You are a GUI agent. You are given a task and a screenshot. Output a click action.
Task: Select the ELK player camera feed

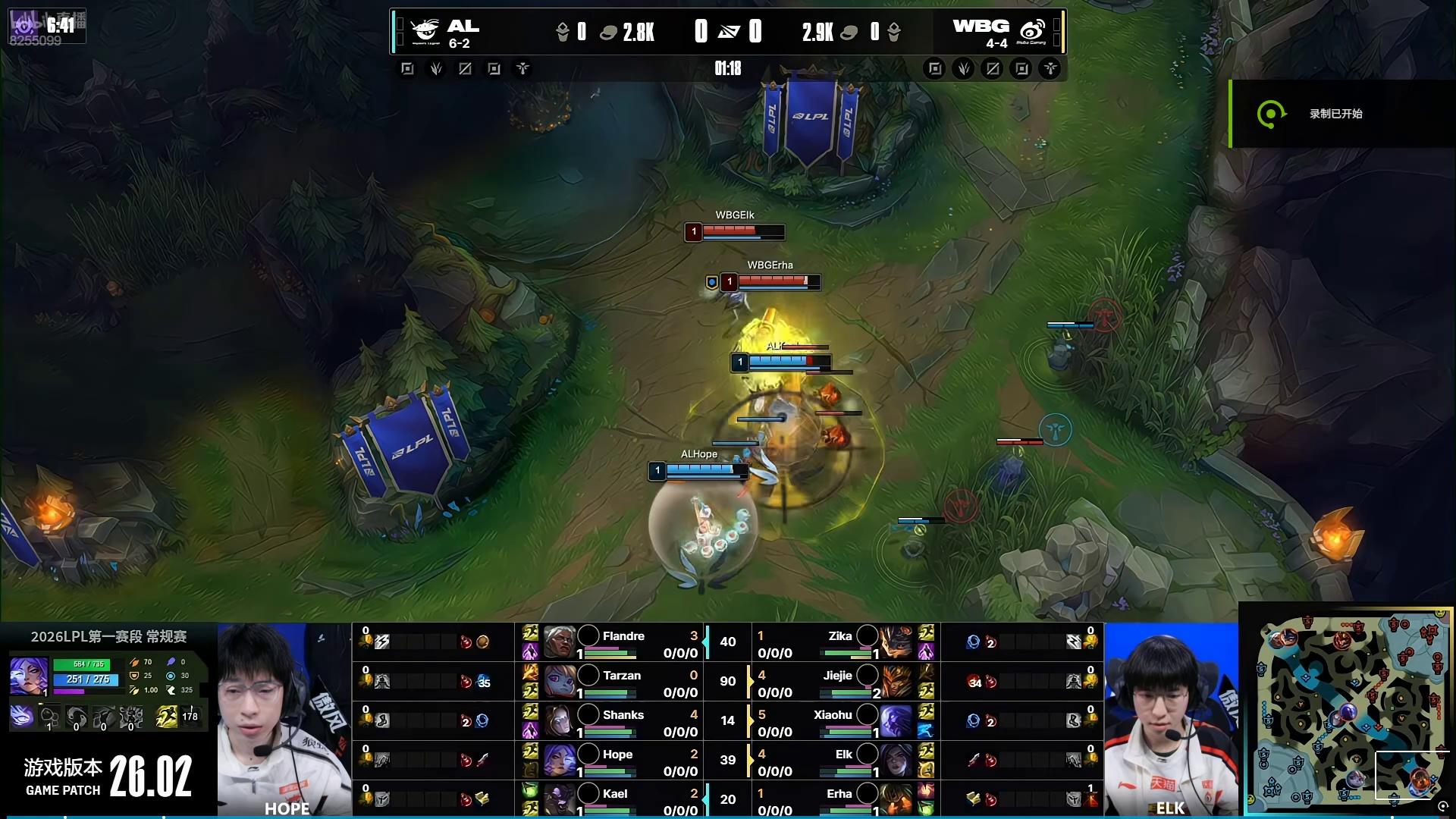point(1171,719)
